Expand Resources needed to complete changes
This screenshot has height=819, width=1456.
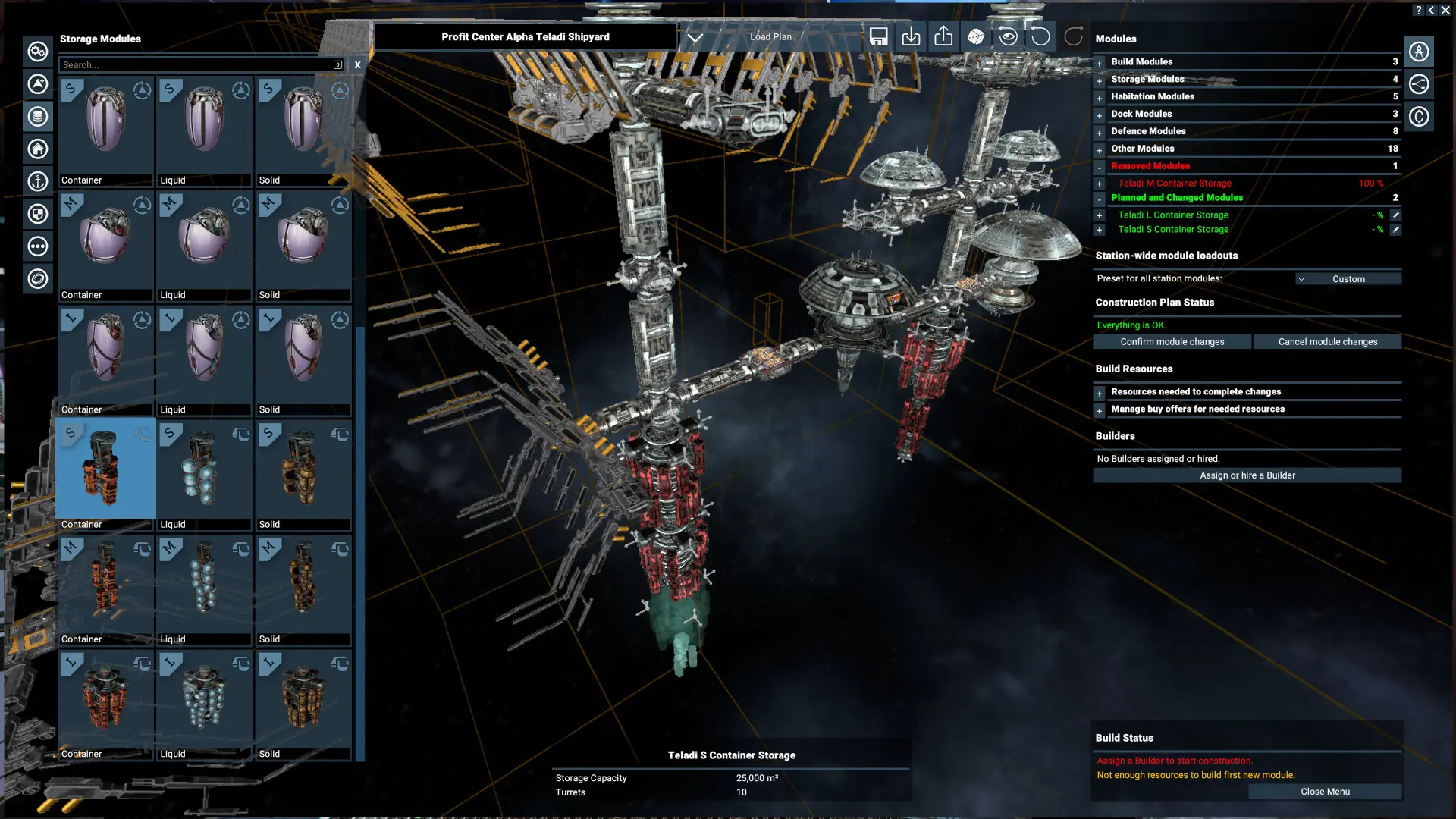click(x=1100, y=393)
